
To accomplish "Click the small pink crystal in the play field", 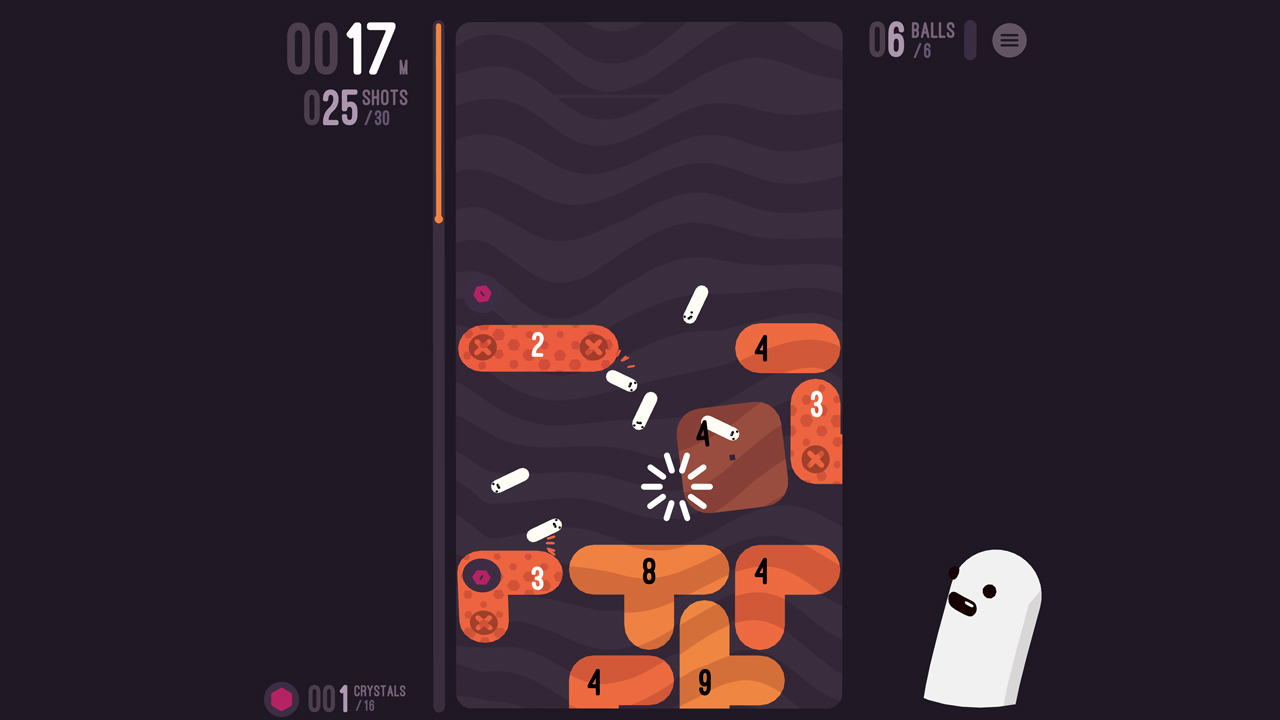I will coord(482,293).
